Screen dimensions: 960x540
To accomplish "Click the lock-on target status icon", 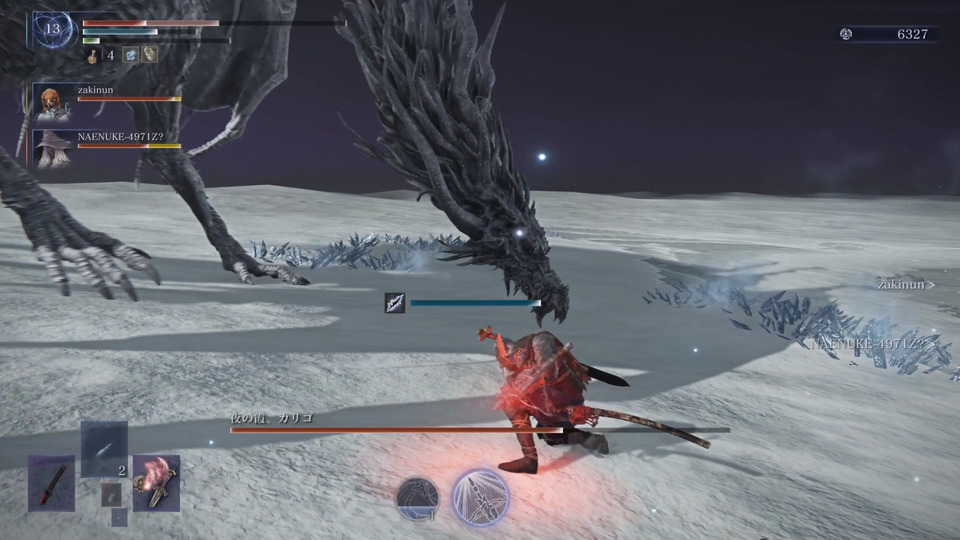I will pyautogui.click(x=395, y=303).
